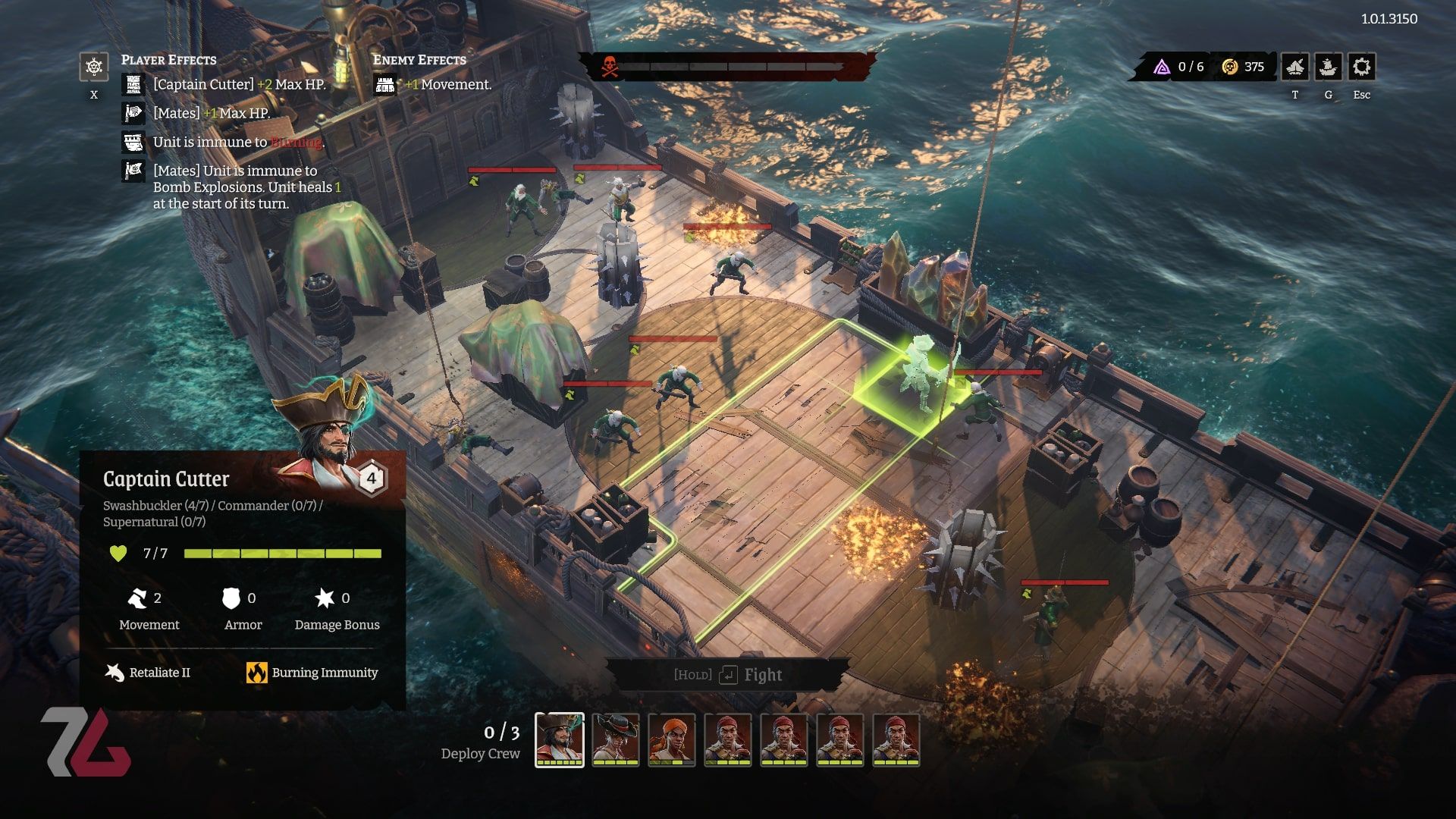The height and width of the screenshot is (819, 1456).
Task: Click the Enemy Effects +1 Movement icon
Action: [x=385, y=85]
